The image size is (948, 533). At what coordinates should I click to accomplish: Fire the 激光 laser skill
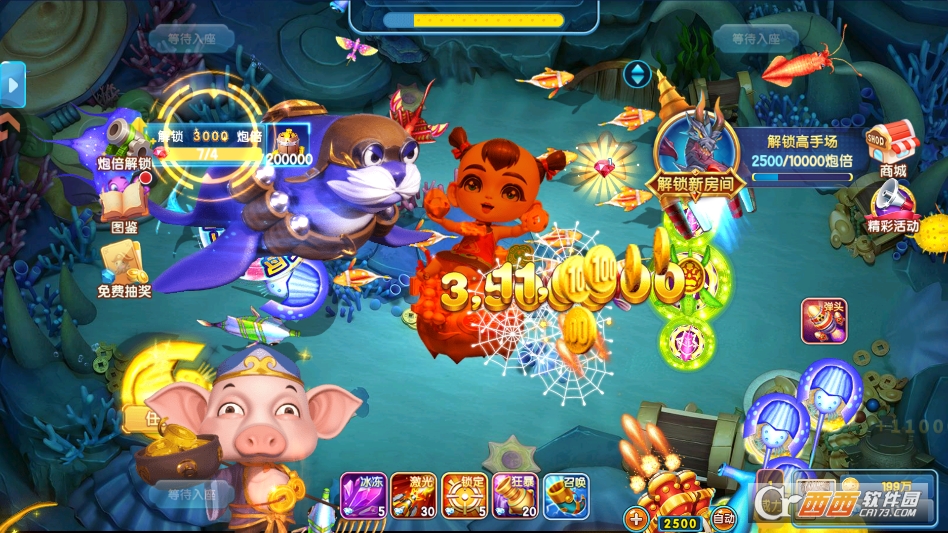point(414,495)
